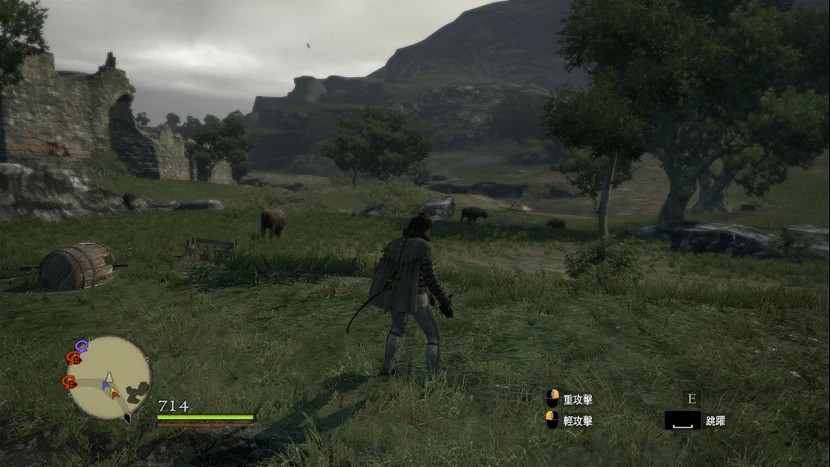Select the purple quest marker on the minimap
Viewport: 830px width, 467px height.
tap(81, 345)
